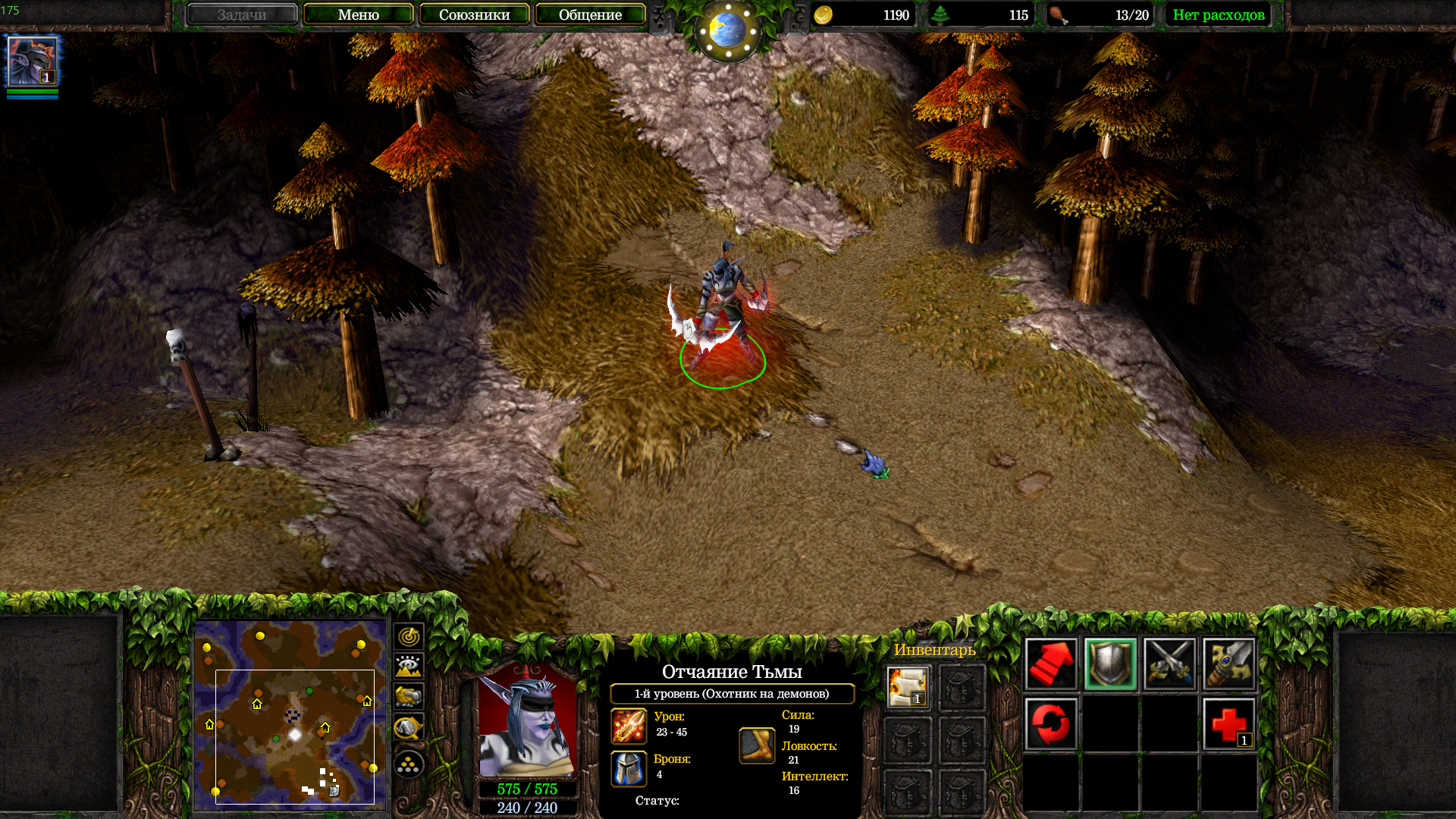Open the Общение chat log
Viewport: 1456px width, 819px height.
point(590,14)
